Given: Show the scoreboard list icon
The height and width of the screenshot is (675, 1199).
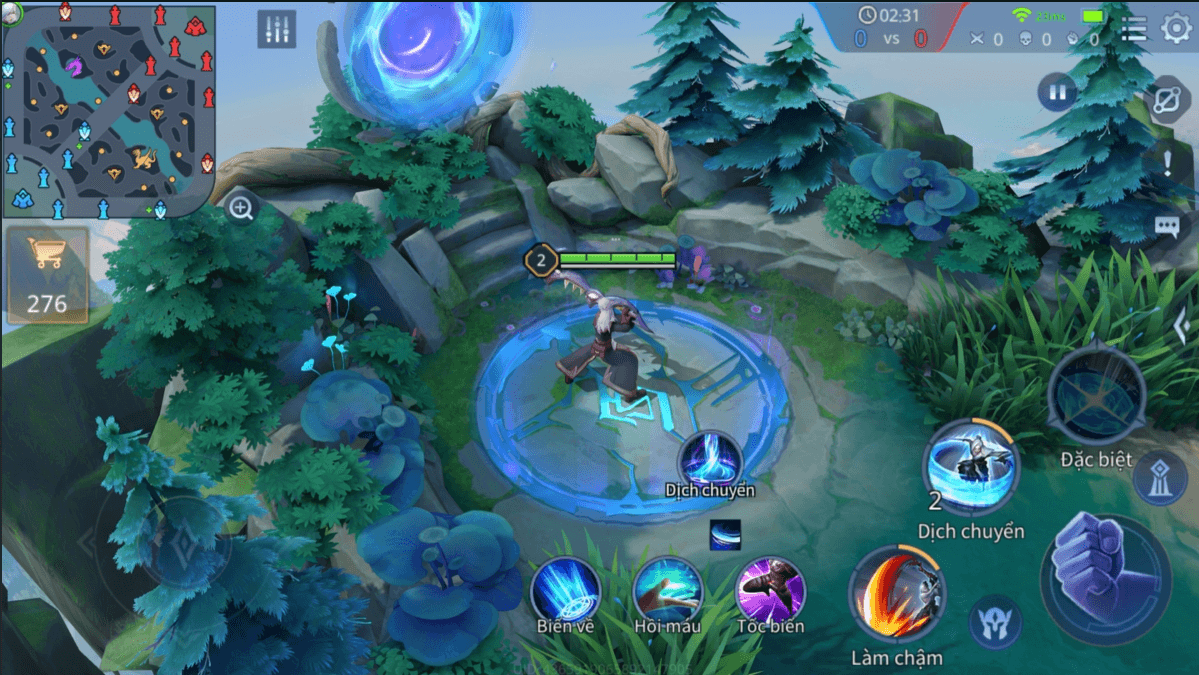Looking at the screenshot, I should point(1133,29).
